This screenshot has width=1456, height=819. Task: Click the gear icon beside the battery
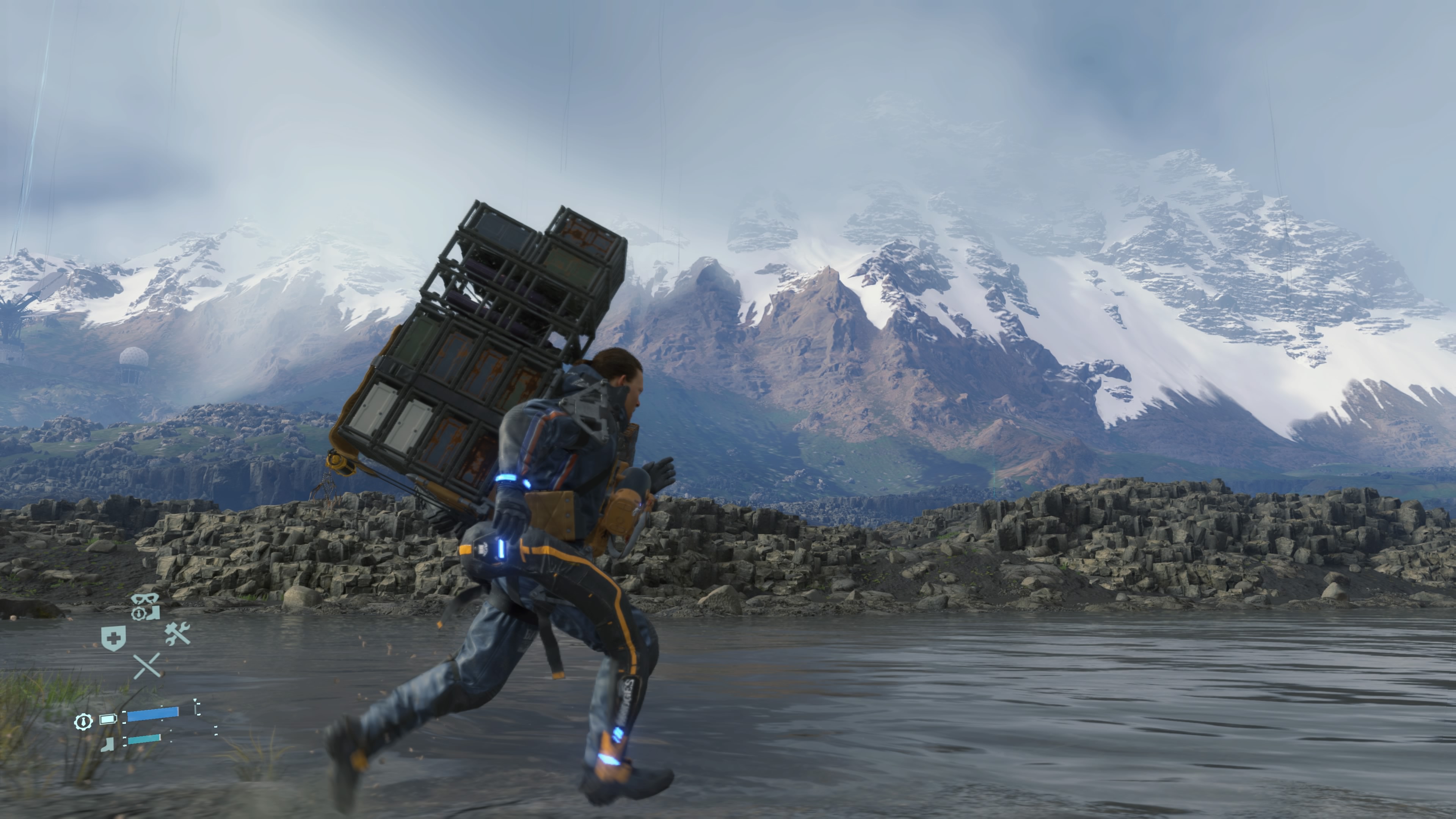point(84,721)
